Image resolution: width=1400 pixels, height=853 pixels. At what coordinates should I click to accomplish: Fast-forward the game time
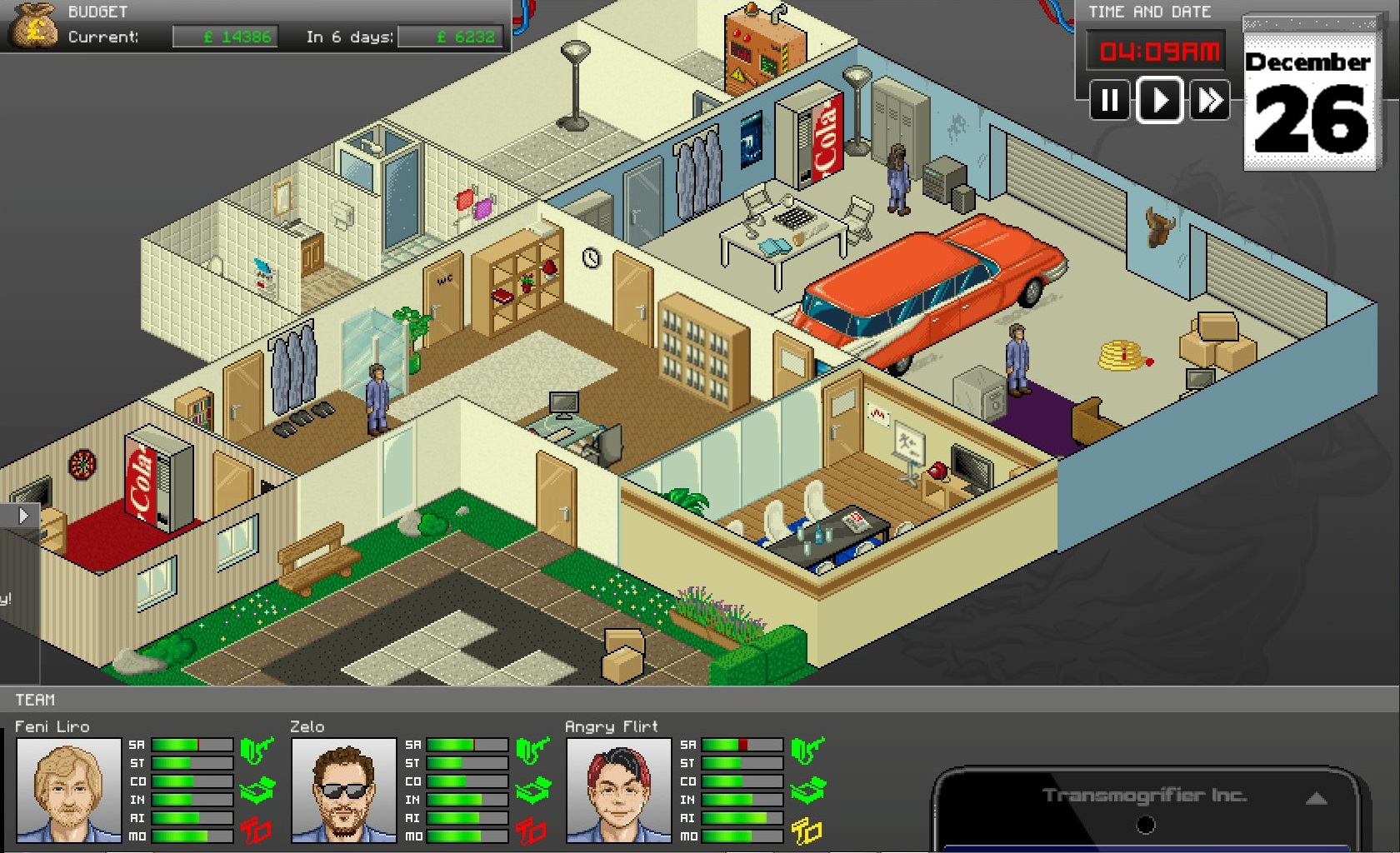1209,101
